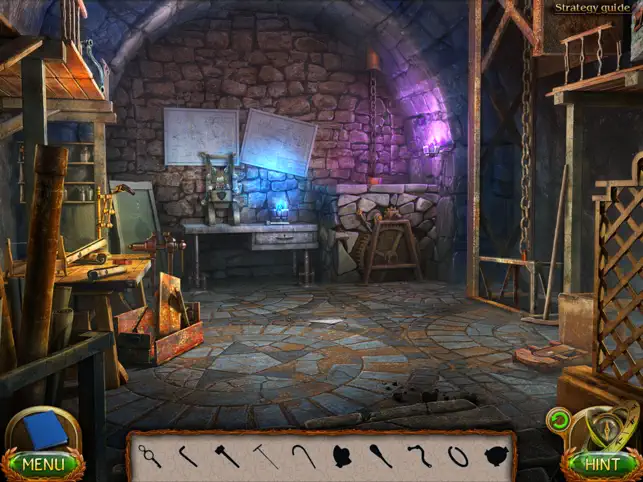The image size is (643, 482).
Task: Pick the curved cane silhouette
Action: (x=303, y=456)
